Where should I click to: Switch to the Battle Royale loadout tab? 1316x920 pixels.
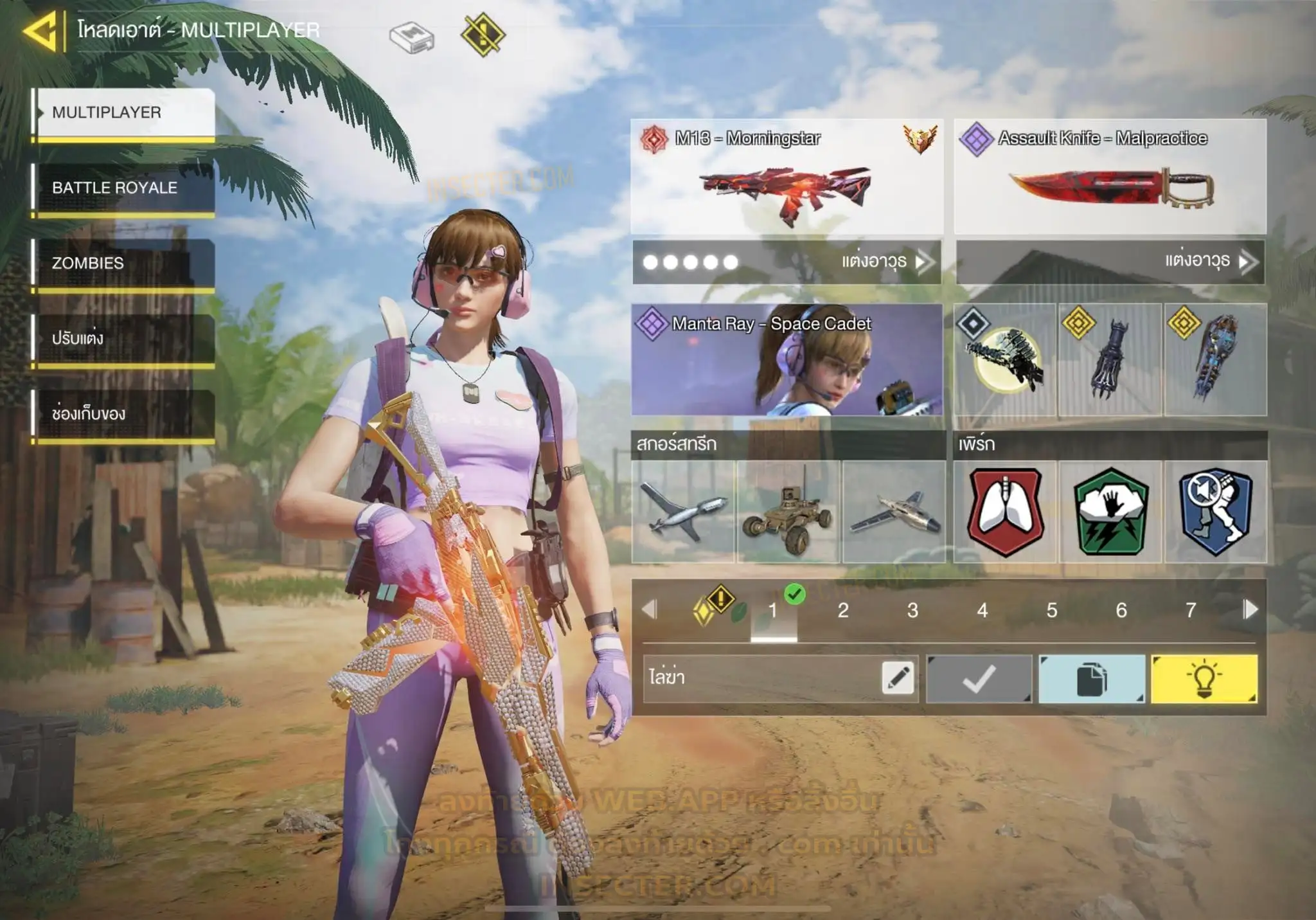click(123, 188)
